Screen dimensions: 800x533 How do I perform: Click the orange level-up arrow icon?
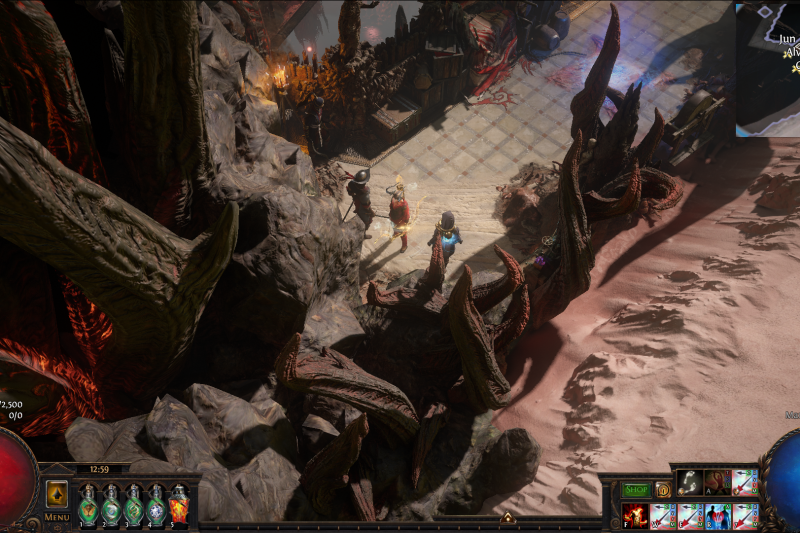[507, 517]
